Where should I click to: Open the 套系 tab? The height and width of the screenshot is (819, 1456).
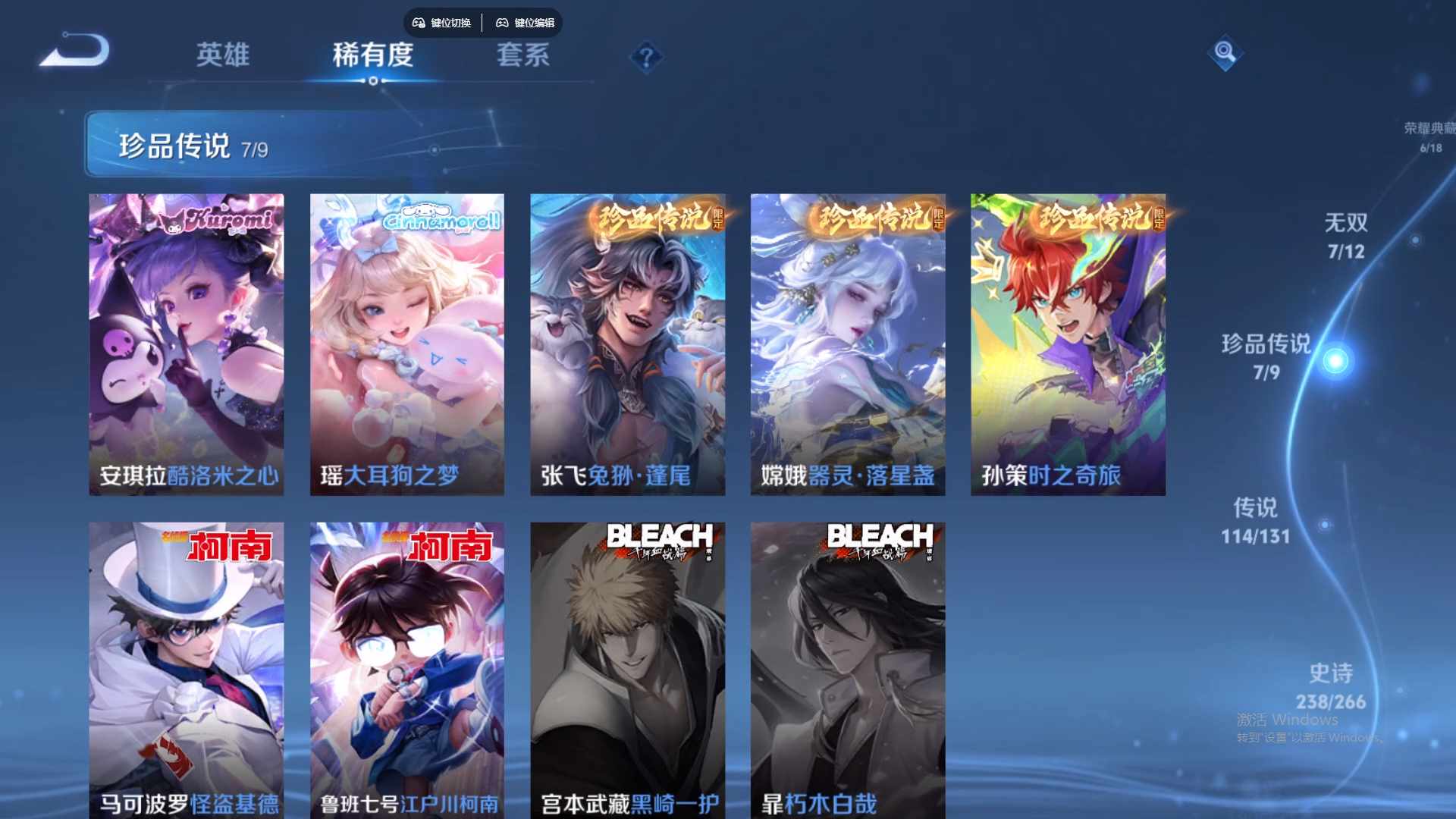tap(522, 55)
